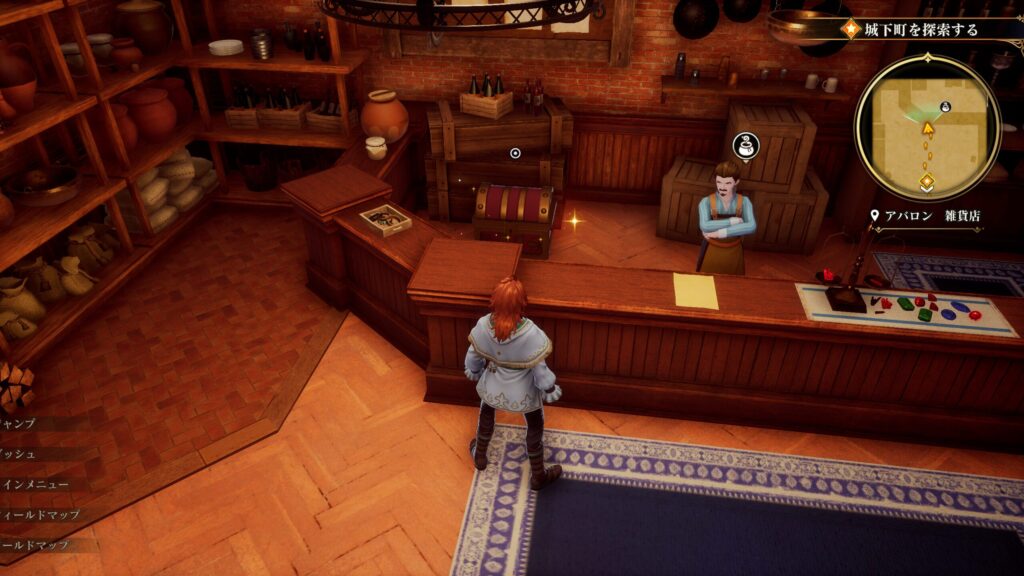This screenshot has width=1024, height=576.
Task: Select the 城下町を探索する objective tracker
Action: pyautogui.click(x=918, y=30)
